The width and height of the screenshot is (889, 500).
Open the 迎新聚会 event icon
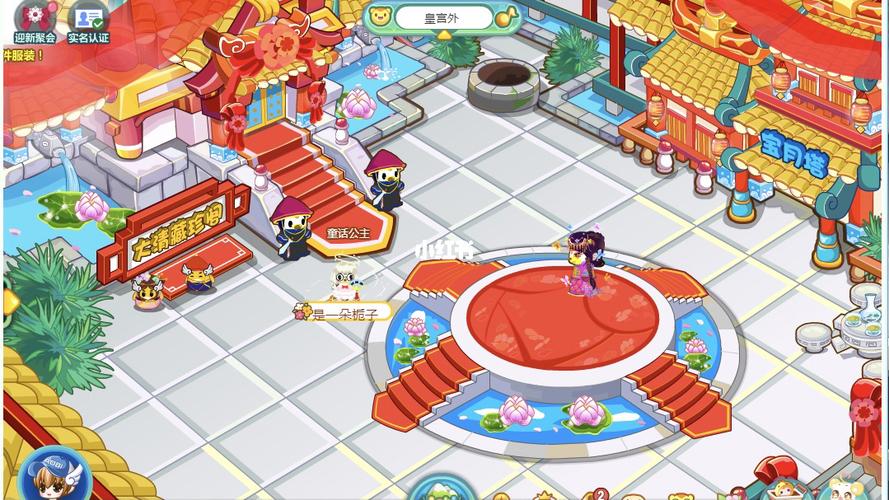click(35, 20)
